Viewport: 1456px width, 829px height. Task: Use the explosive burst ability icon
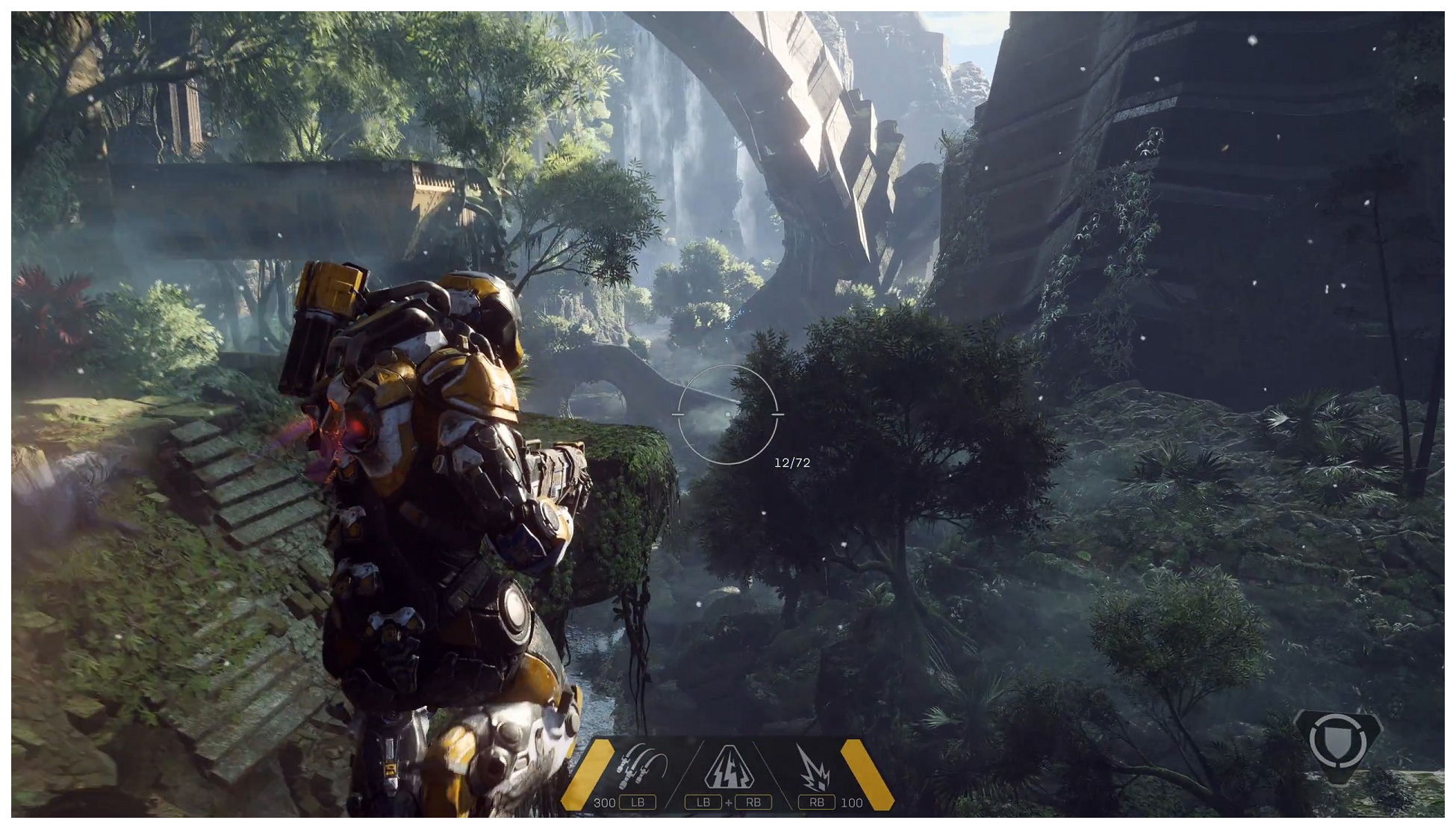click(814, 768)
